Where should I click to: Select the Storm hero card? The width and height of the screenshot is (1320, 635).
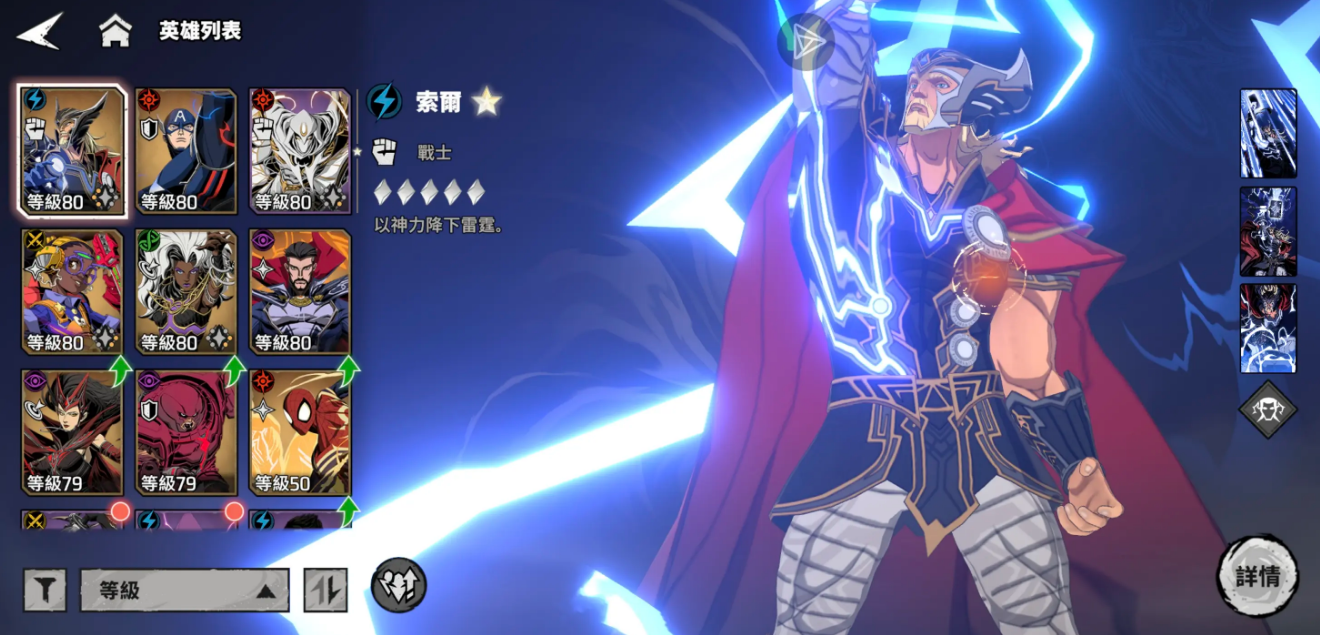[x=186, y=291]
